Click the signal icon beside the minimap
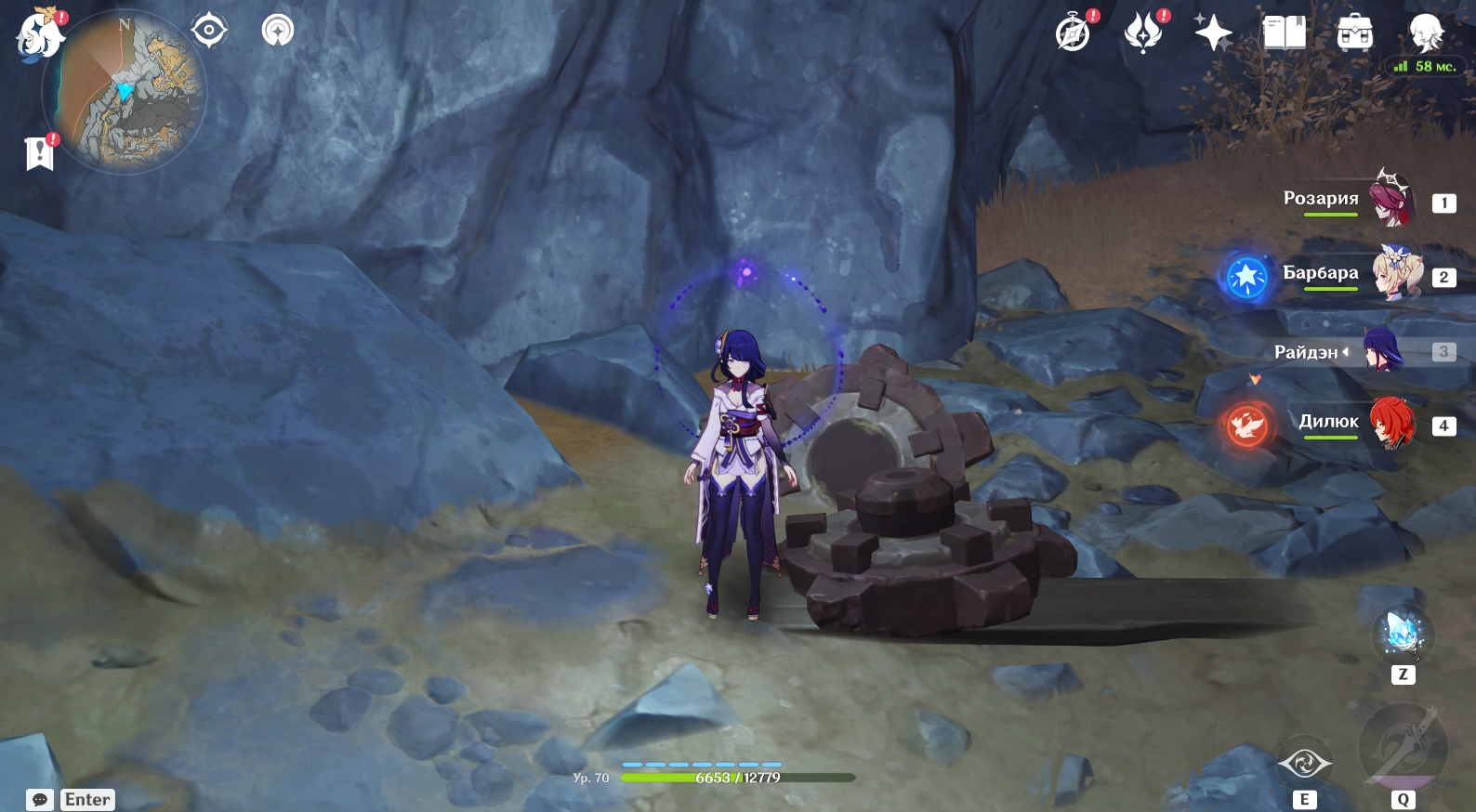This screenshot has height=812, width=1476. click(277, 31)
